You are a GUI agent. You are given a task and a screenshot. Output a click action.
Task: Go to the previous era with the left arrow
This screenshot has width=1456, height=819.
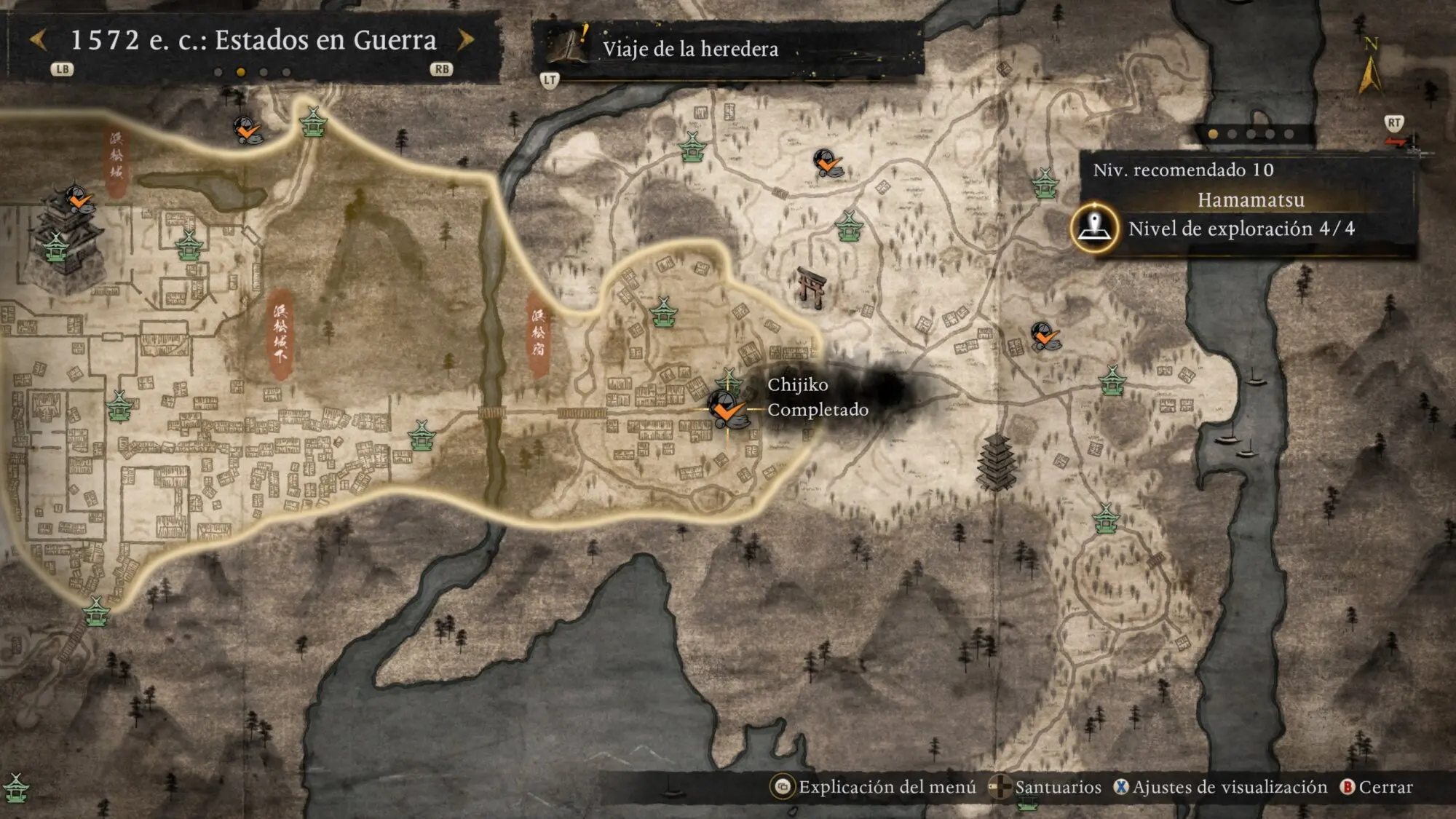coord(39,40)
